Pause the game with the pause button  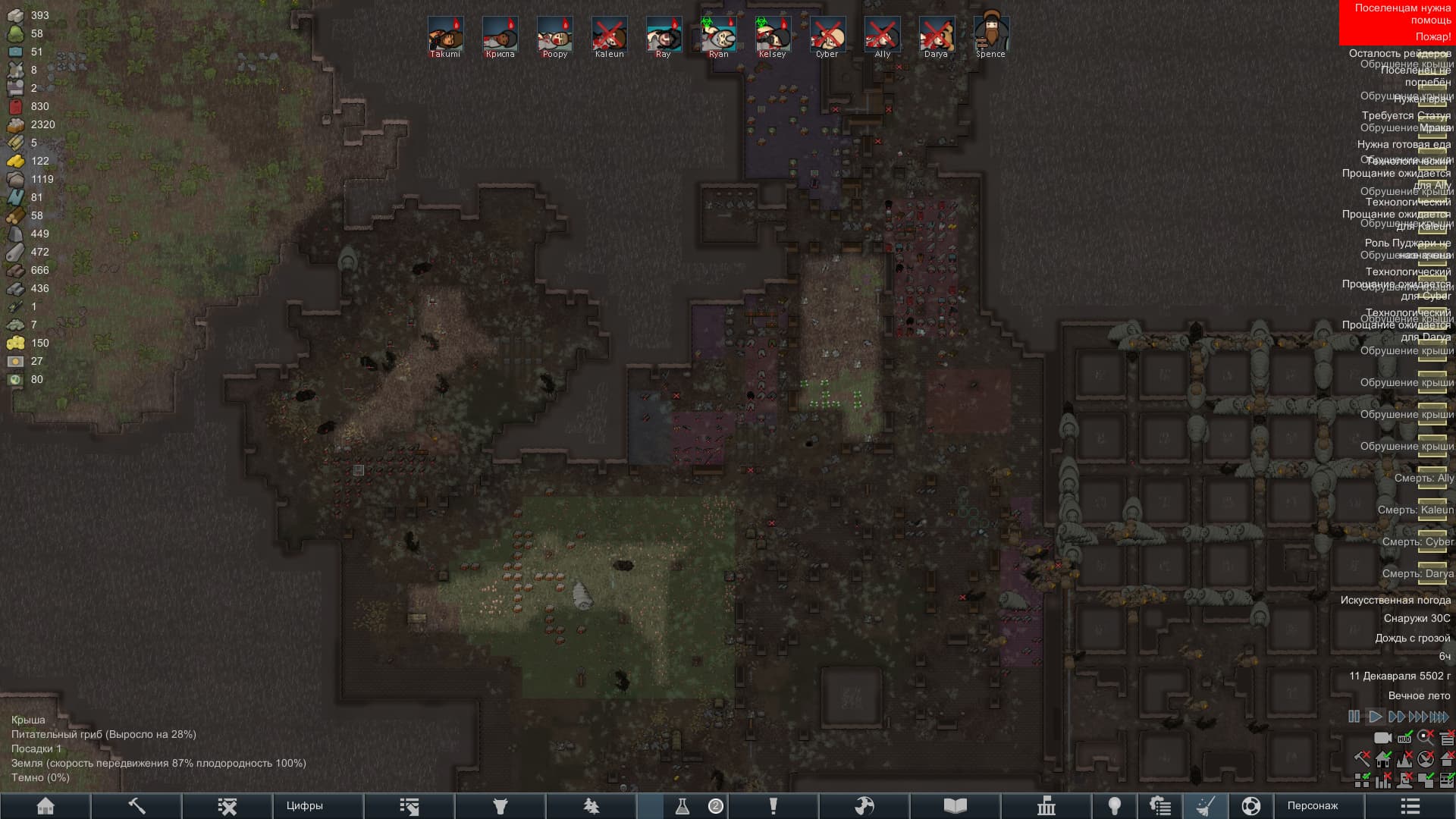click(x=1354, y=717)
